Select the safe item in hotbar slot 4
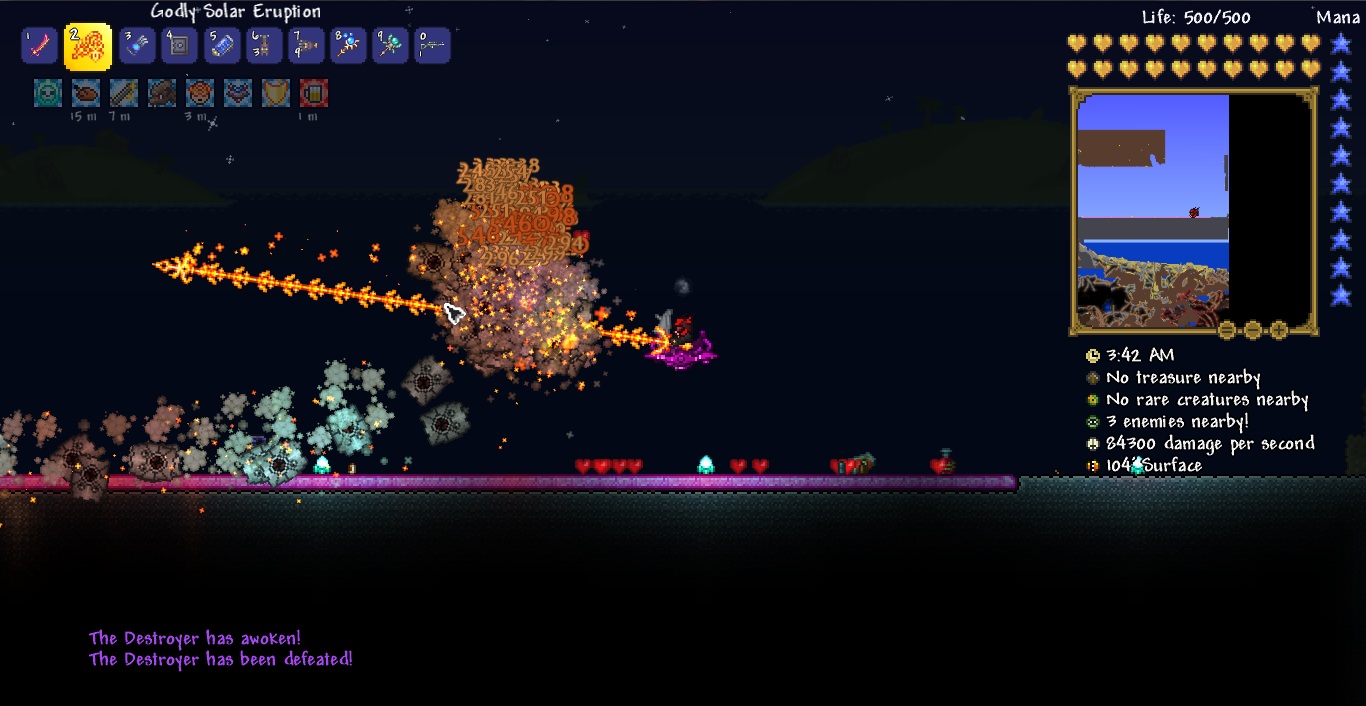Viewport: 1366px width, 706px height. [x=179, y=46]
